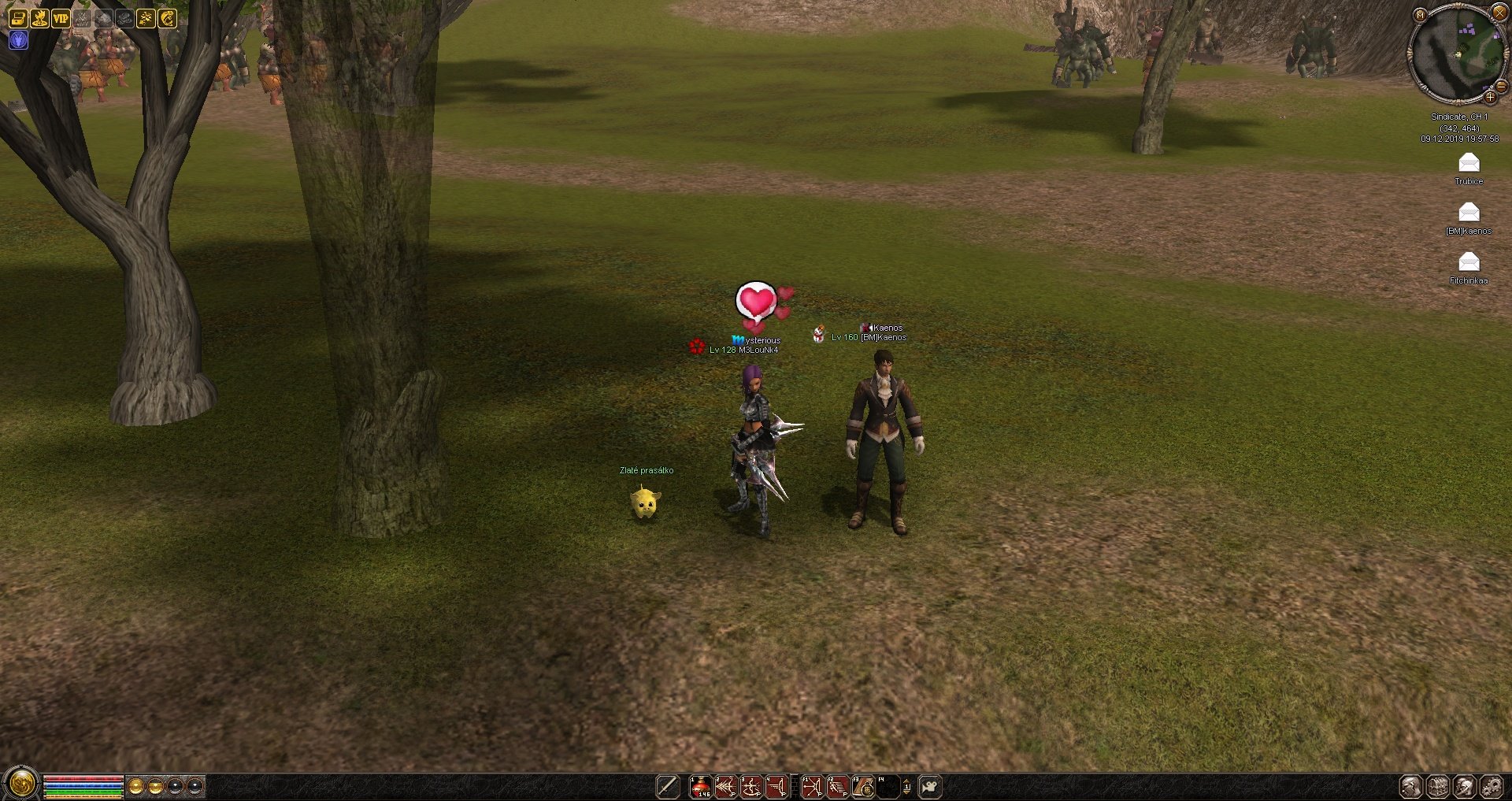Select the golden fish buff icon
This screenshot has height=801, width=1512.
point(168,18)
